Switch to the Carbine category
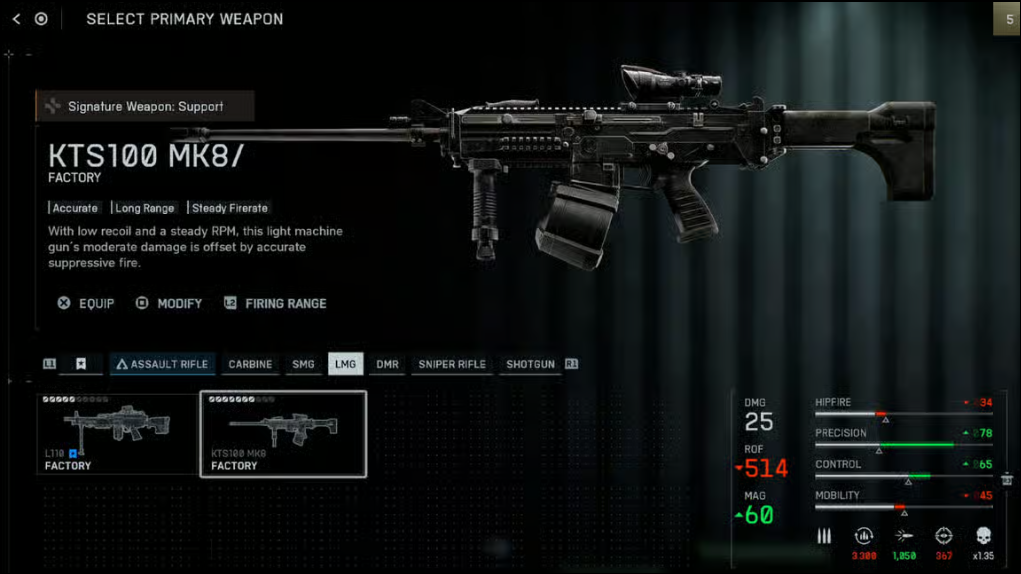The image size is (1021, 574). (x=250, y=364)
